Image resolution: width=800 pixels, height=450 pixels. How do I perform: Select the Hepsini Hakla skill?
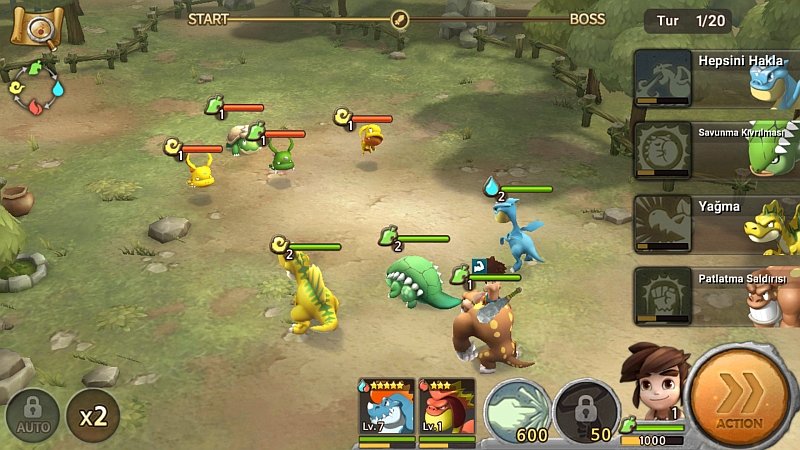[x=715, y=78]
